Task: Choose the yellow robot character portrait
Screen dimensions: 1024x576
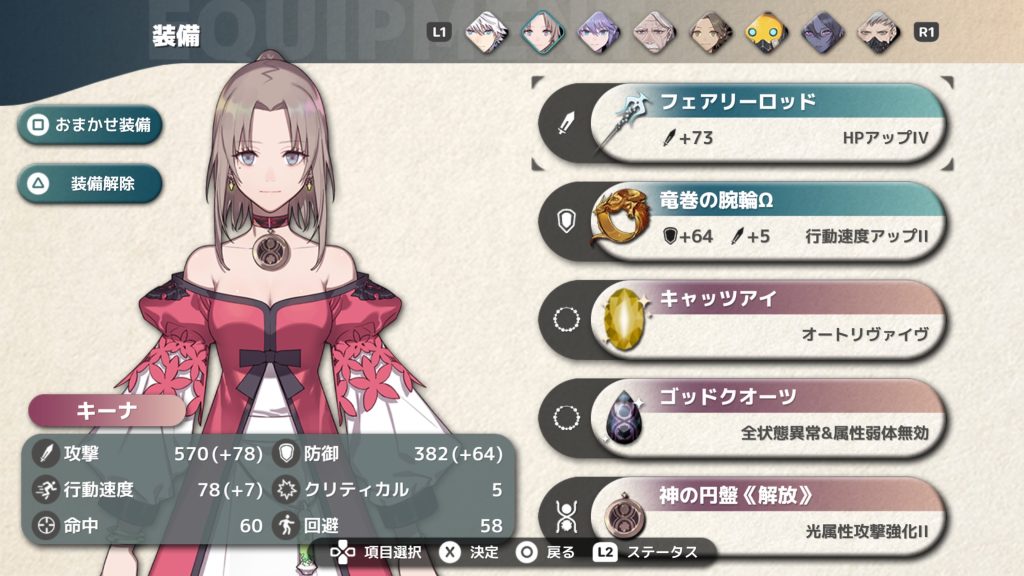Action: point(763,31)
